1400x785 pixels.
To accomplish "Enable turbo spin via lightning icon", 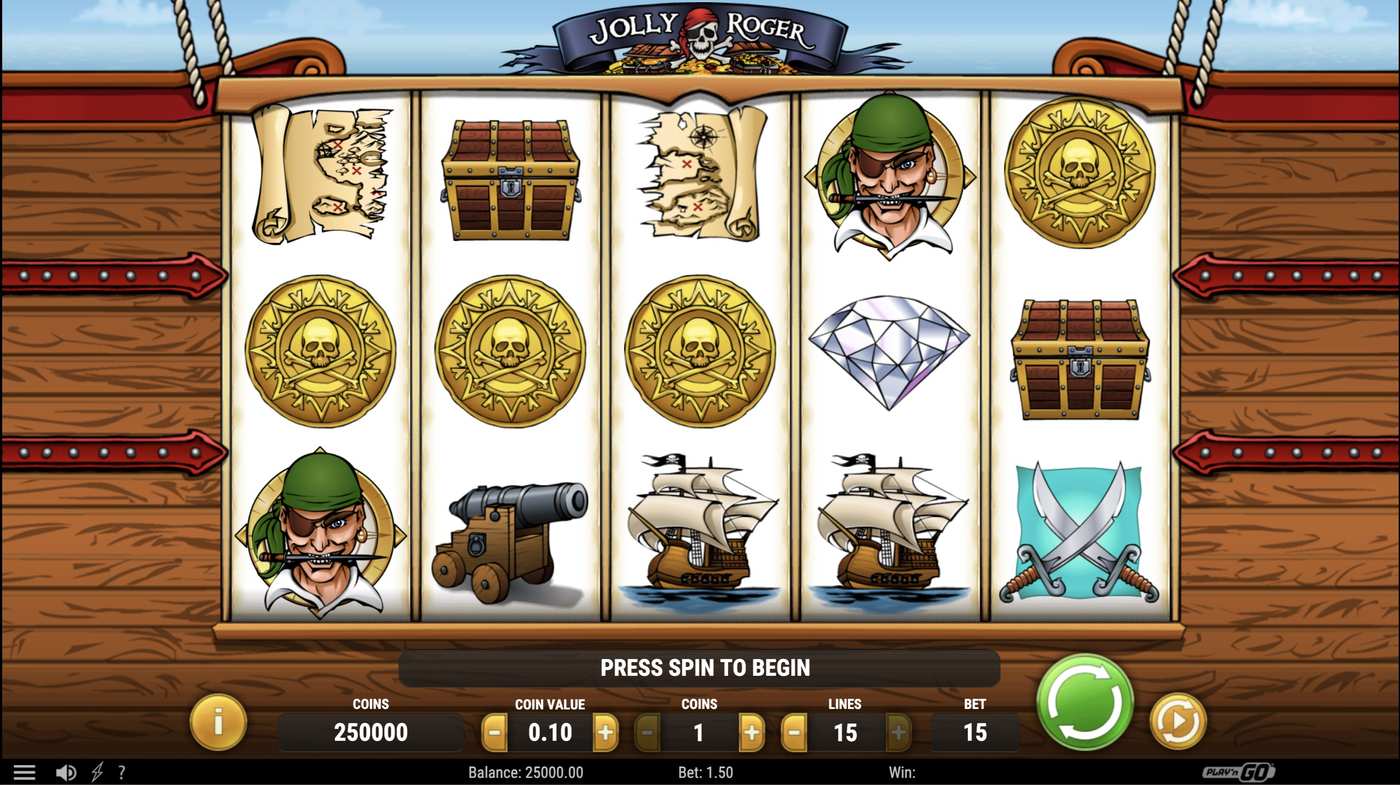I will tap(95, 771).
